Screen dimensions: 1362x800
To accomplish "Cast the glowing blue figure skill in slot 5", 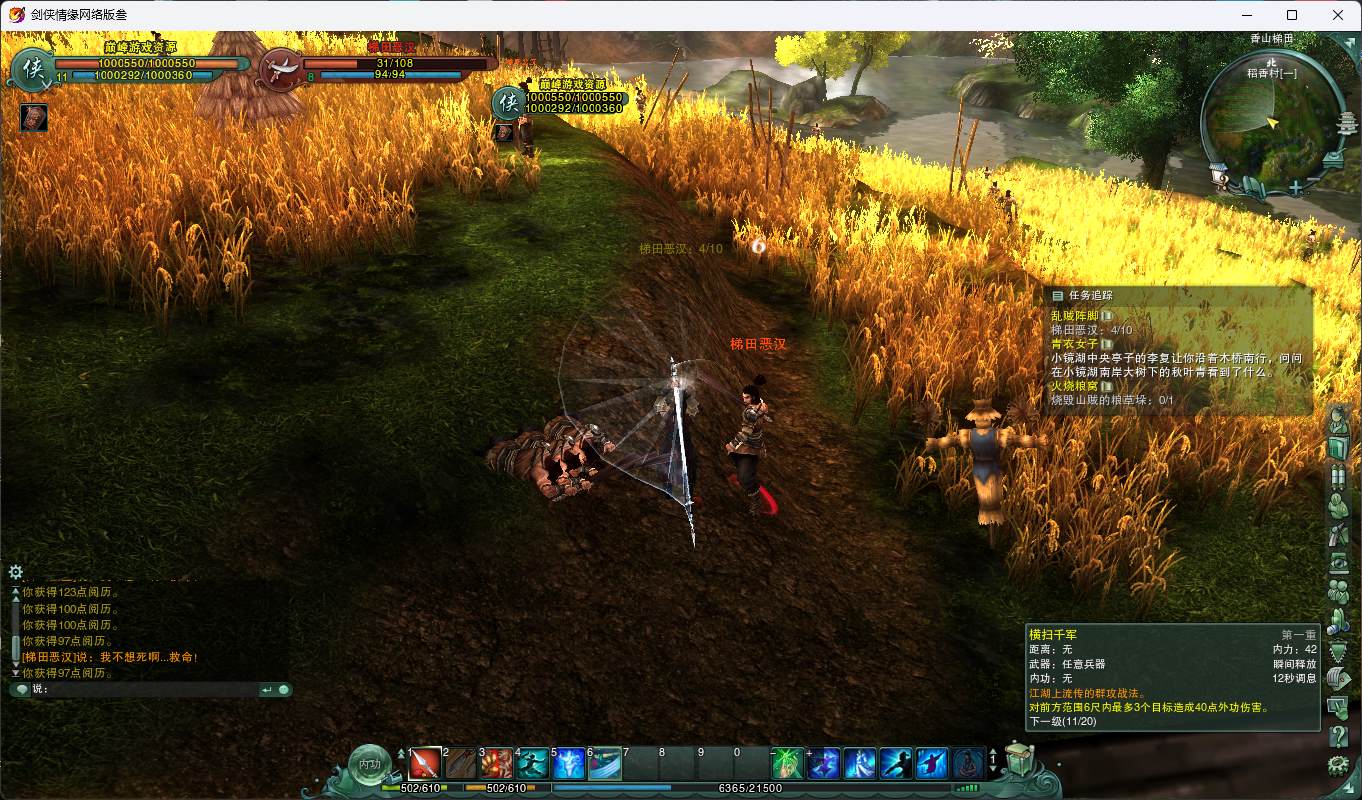I will point(569,764).
